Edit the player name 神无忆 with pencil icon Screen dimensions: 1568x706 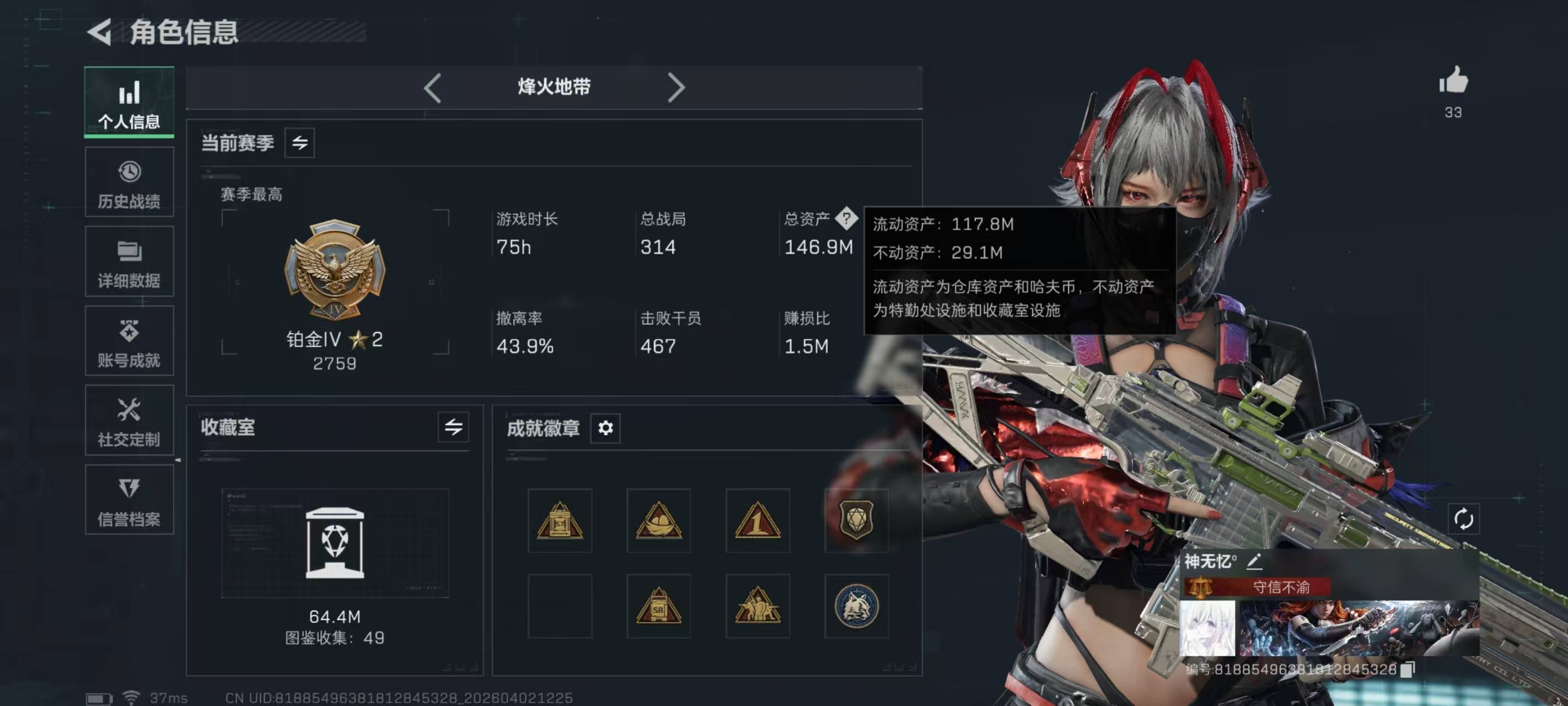pyautogui.click(x=1254, y=561)
